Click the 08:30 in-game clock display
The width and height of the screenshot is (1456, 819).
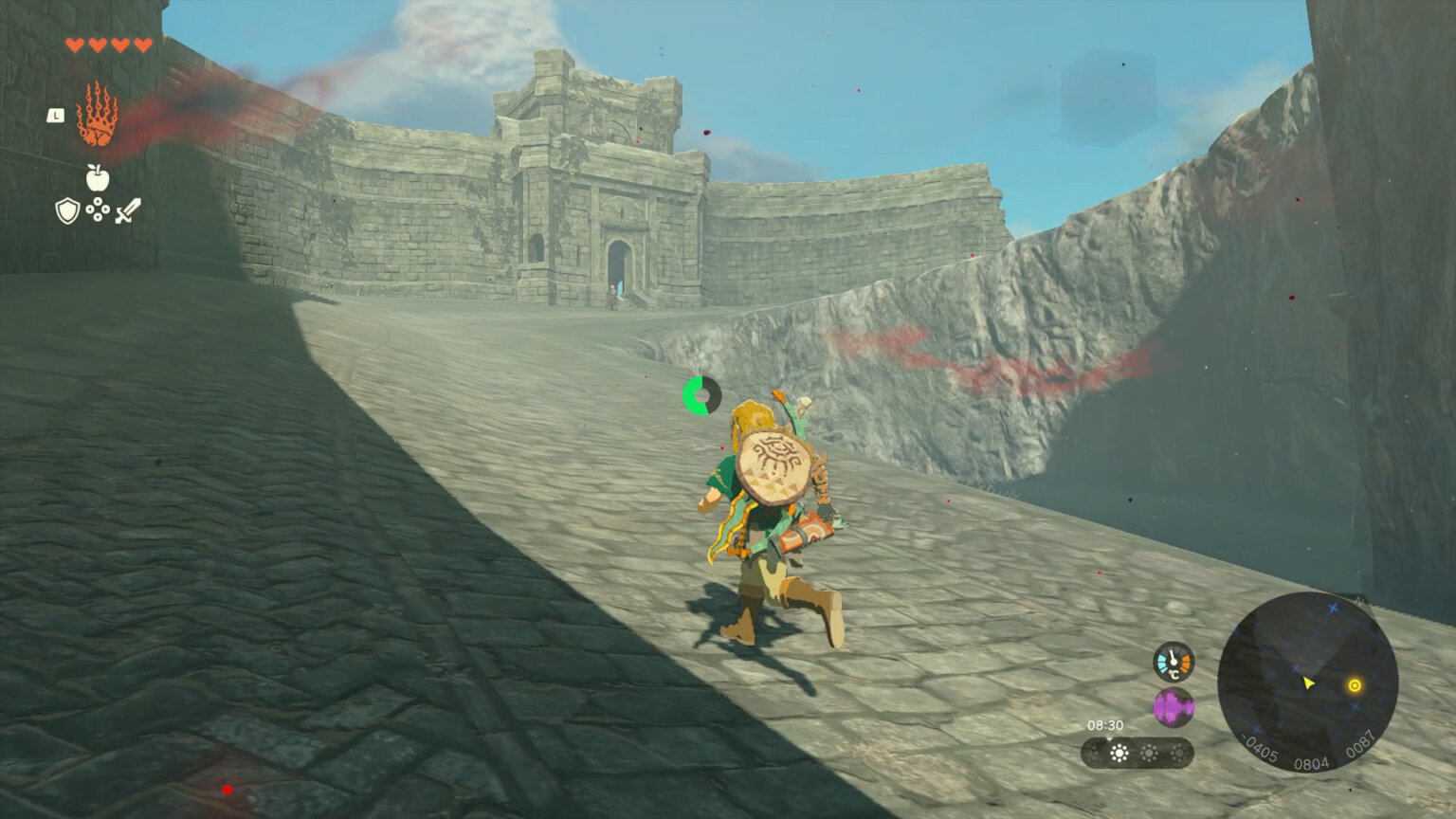click(1104, 725)
